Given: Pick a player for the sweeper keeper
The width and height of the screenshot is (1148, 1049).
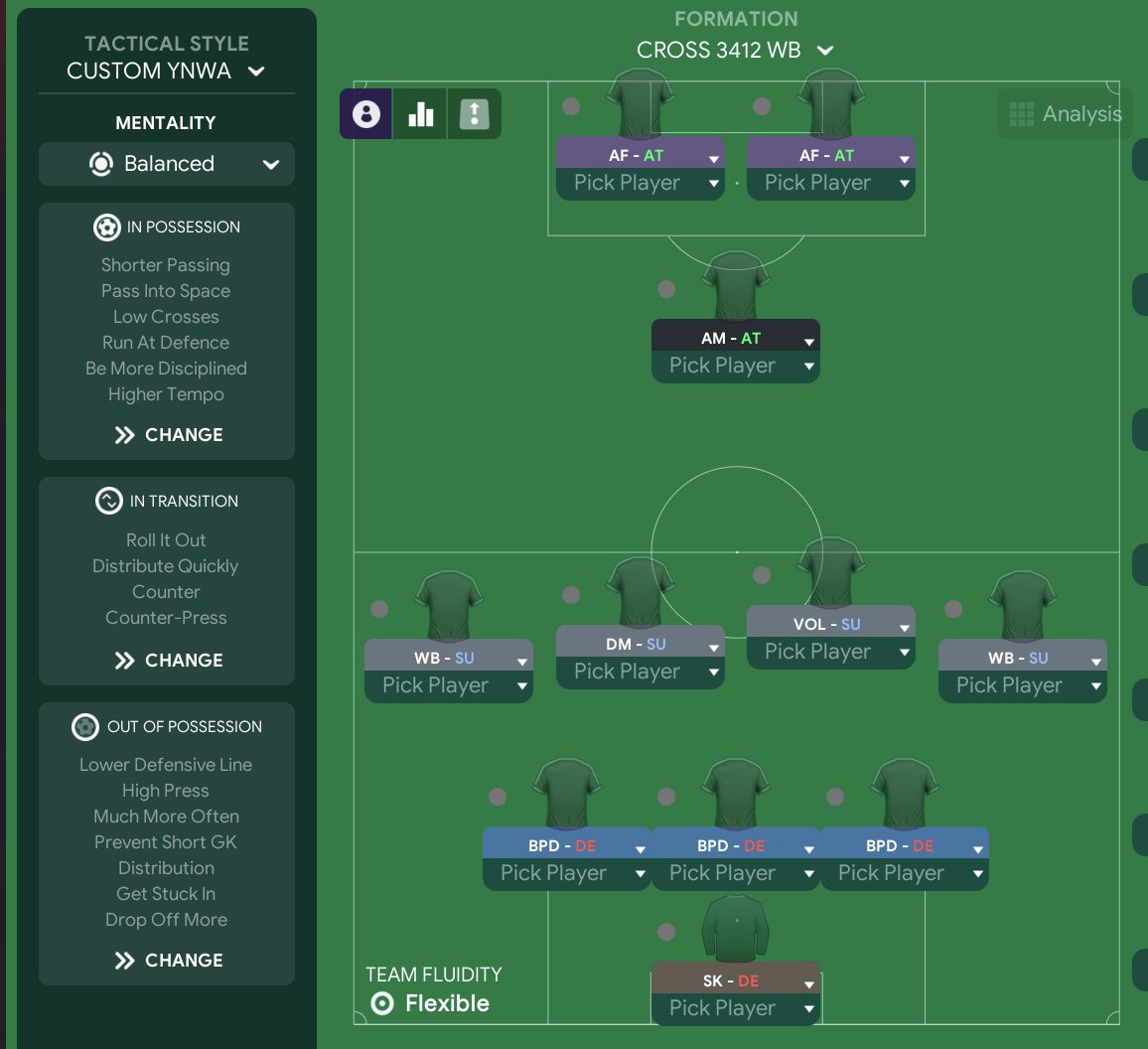Looking at the screenshot, I should pos(735,1008).
